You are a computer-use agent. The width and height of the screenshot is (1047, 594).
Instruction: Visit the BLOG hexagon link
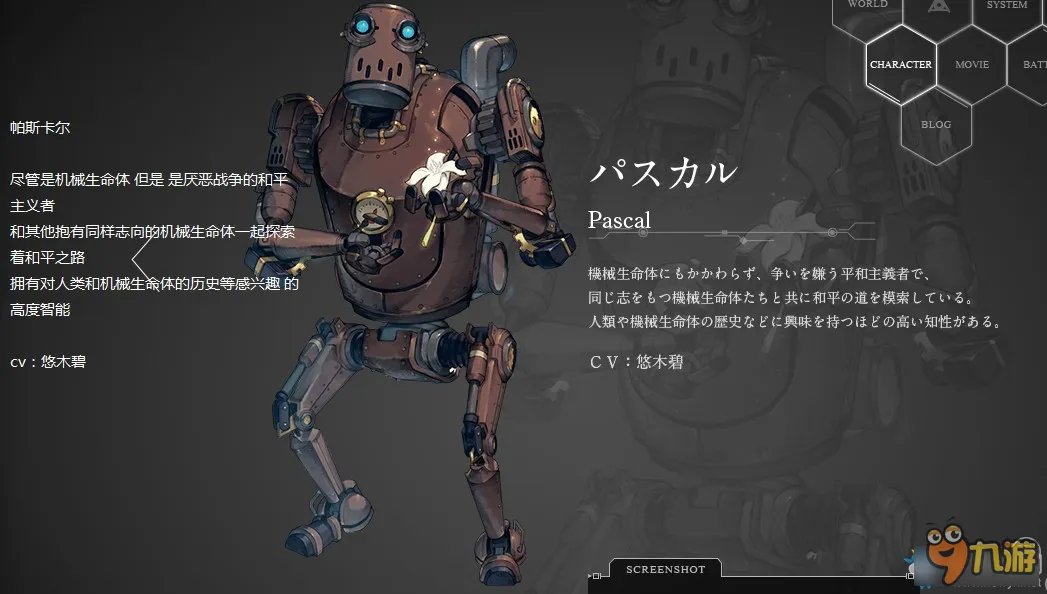coord(936,125)
